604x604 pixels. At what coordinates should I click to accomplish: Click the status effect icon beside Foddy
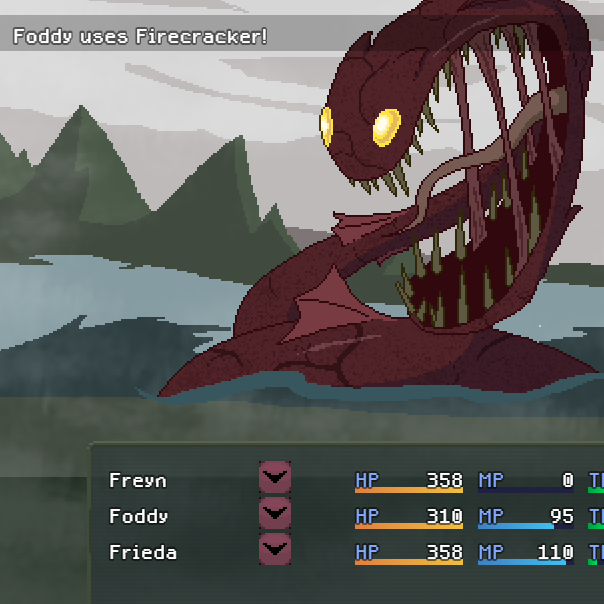click(x=274, y=513)
